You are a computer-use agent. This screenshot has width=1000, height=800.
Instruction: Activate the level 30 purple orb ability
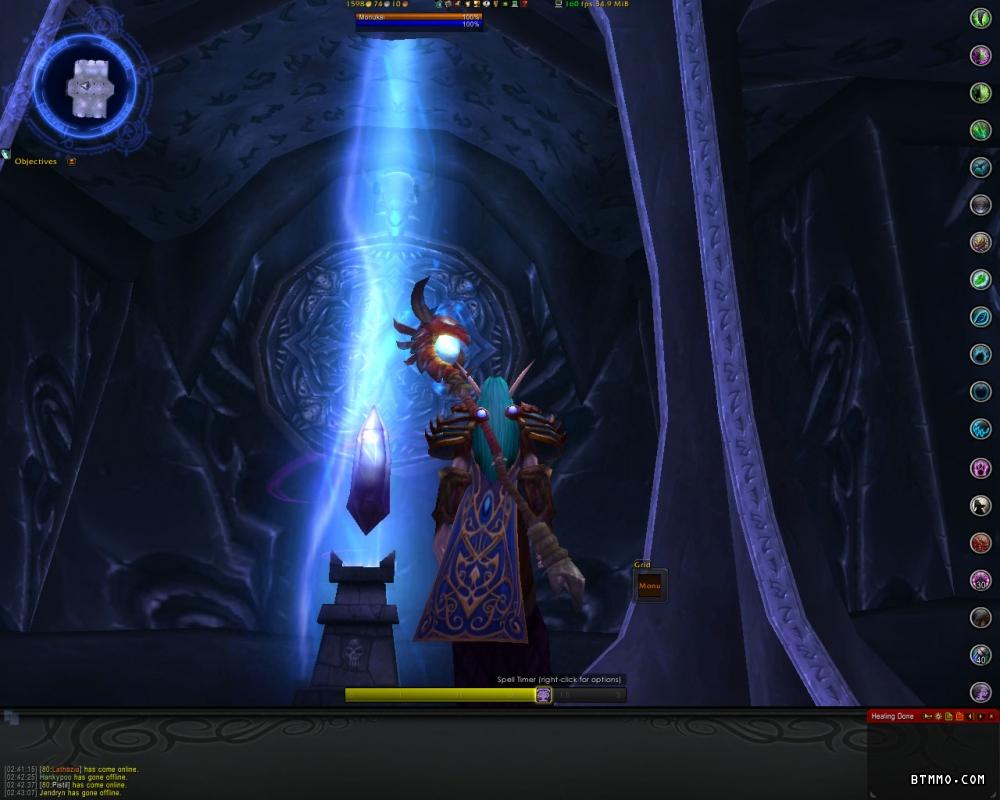[x=981, y=580]
